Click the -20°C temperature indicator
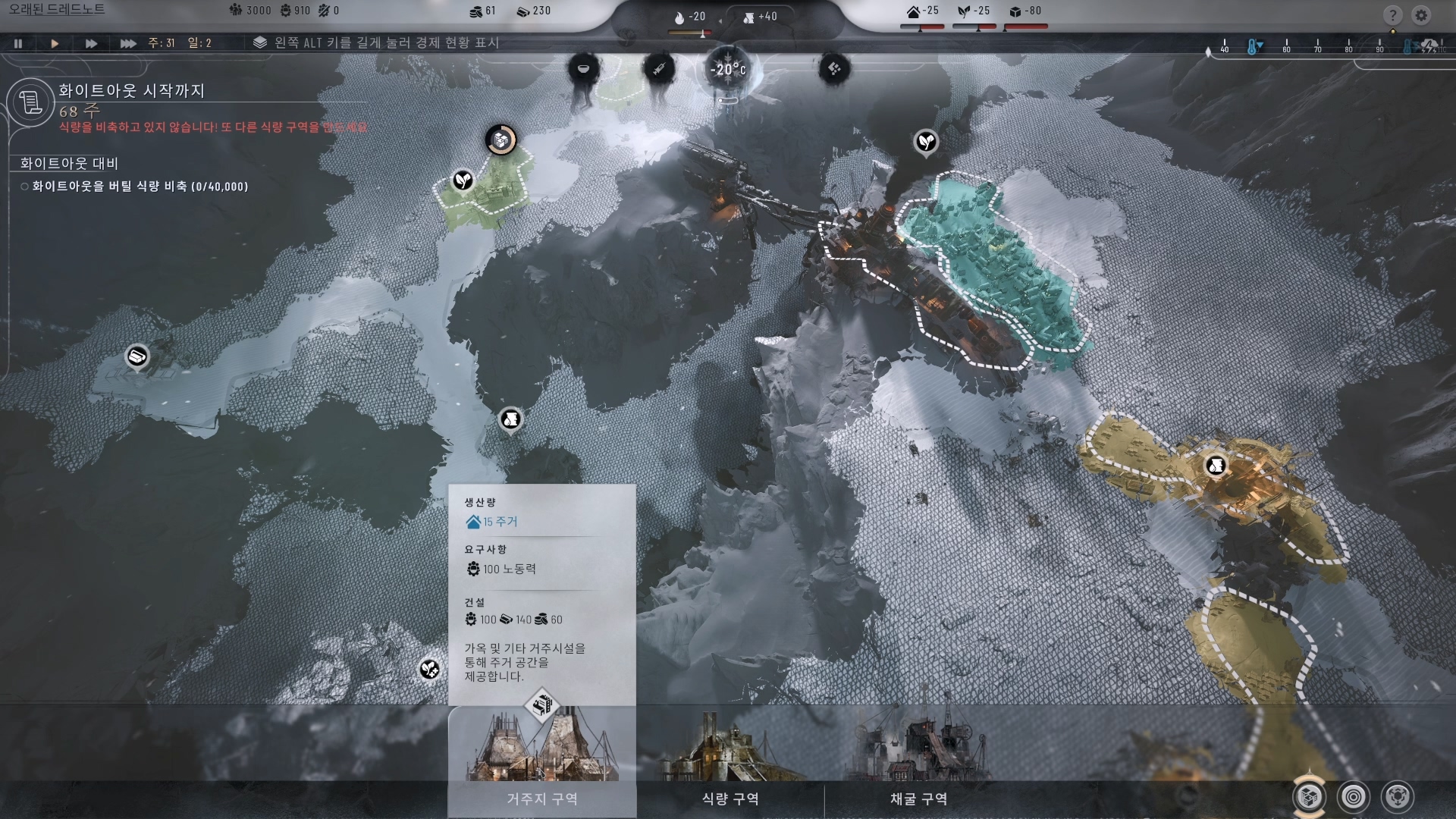Screen dimensions: 1456x819 pos(727,71)
